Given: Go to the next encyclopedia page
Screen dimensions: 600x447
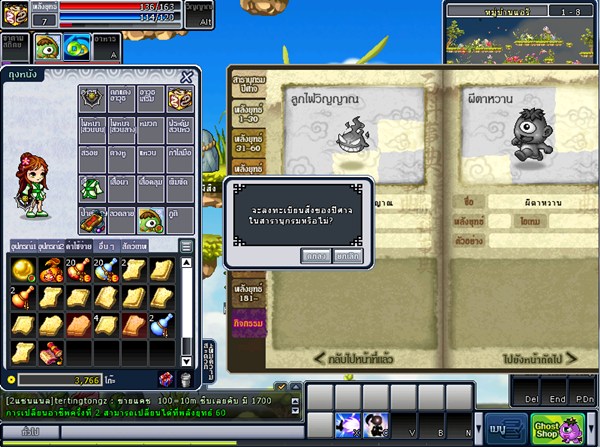Looking at the screenshot, I should 543,356.
